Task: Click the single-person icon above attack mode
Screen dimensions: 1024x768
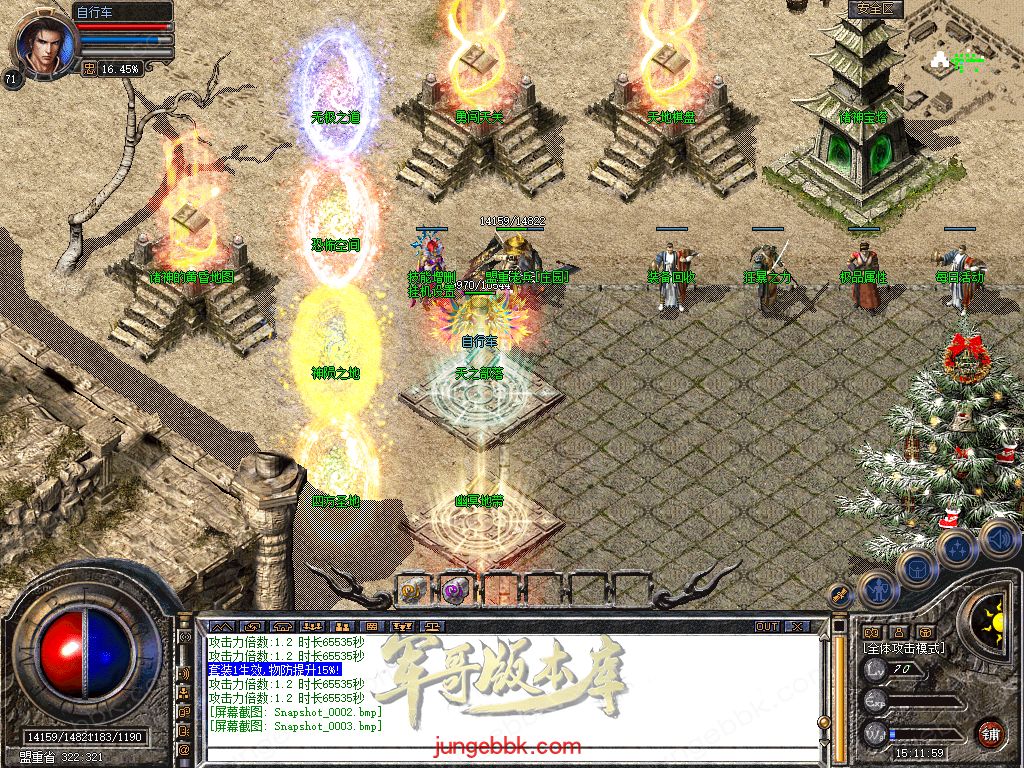Action: [x=897, y=632]
